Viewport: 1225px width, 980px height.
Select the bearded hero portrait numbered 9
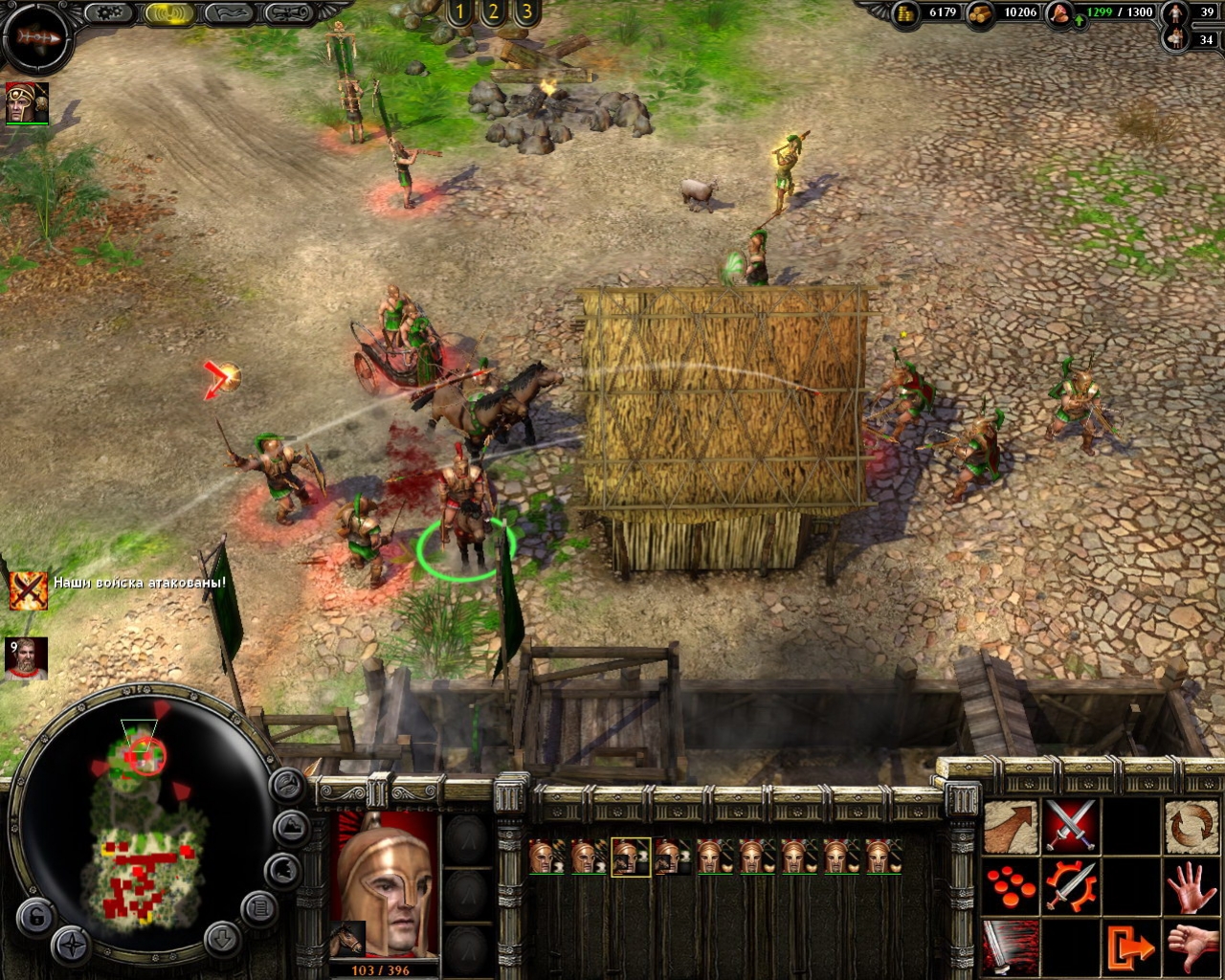(27, 658)
